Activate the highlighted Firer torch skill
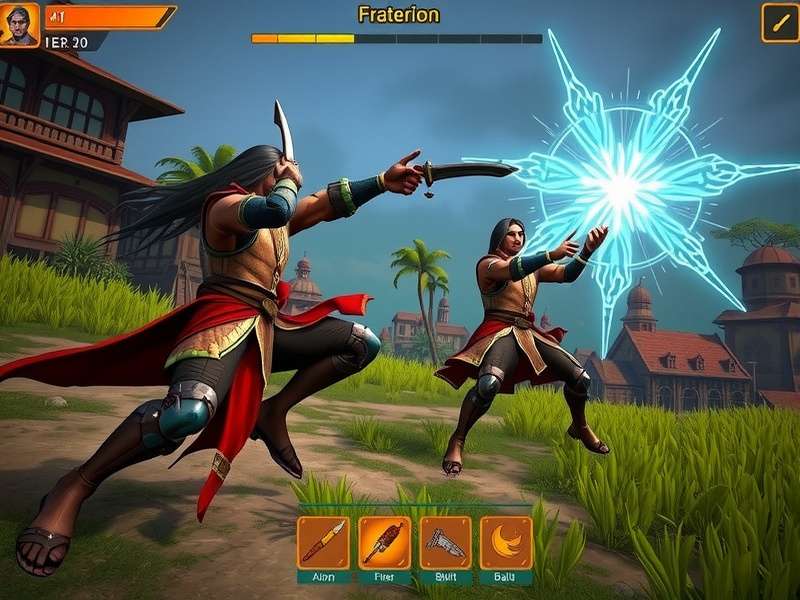Screen dimensions: 800x600 (x=384, y=542)
